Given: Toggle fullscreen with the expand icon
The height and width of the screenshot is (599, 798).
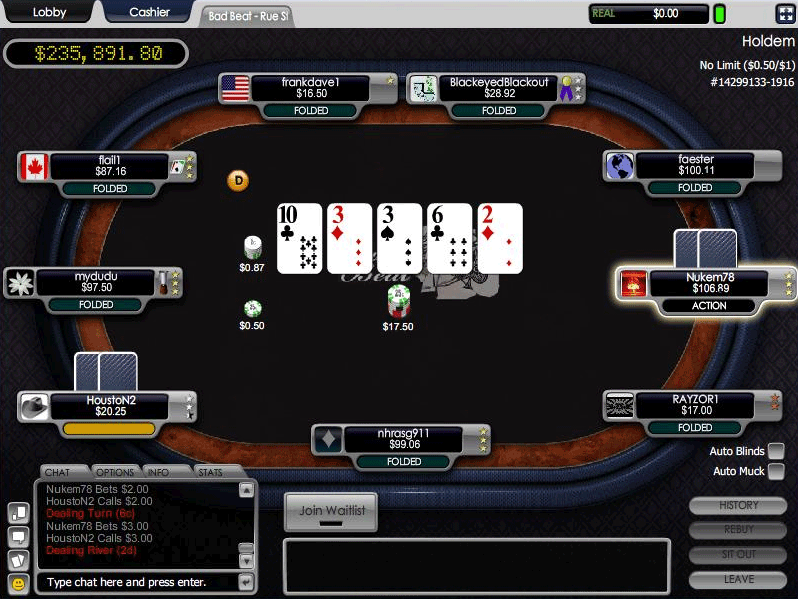Looking at the screenshot, I should (x=784, y=13).
